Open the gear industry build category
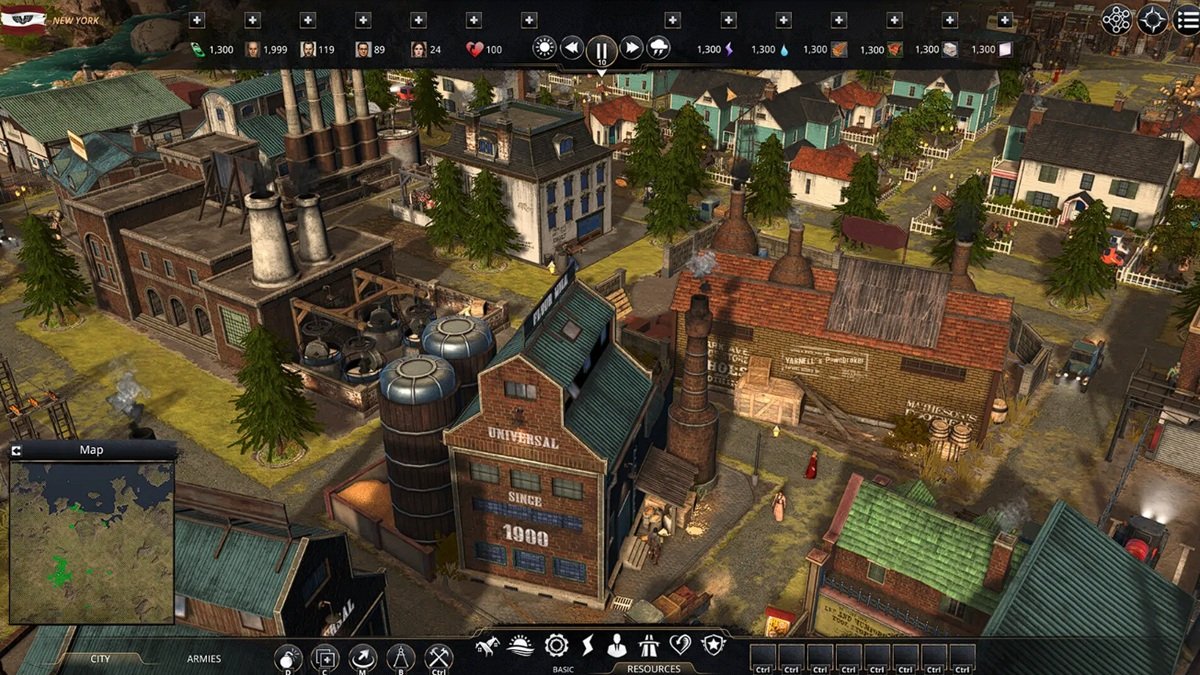Viewport: 1200px width, 675px height. [556, 645]
